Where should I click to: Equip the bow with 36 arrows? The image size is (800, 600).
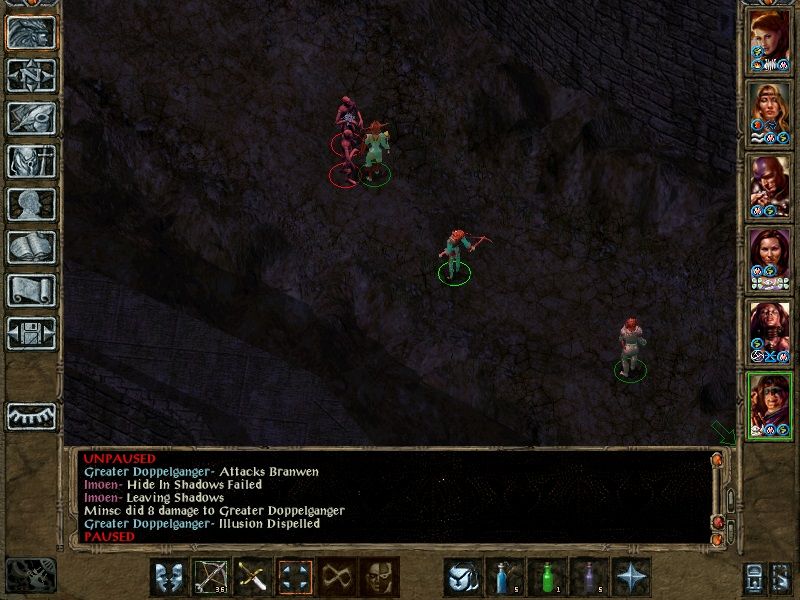tap(210, 577)
